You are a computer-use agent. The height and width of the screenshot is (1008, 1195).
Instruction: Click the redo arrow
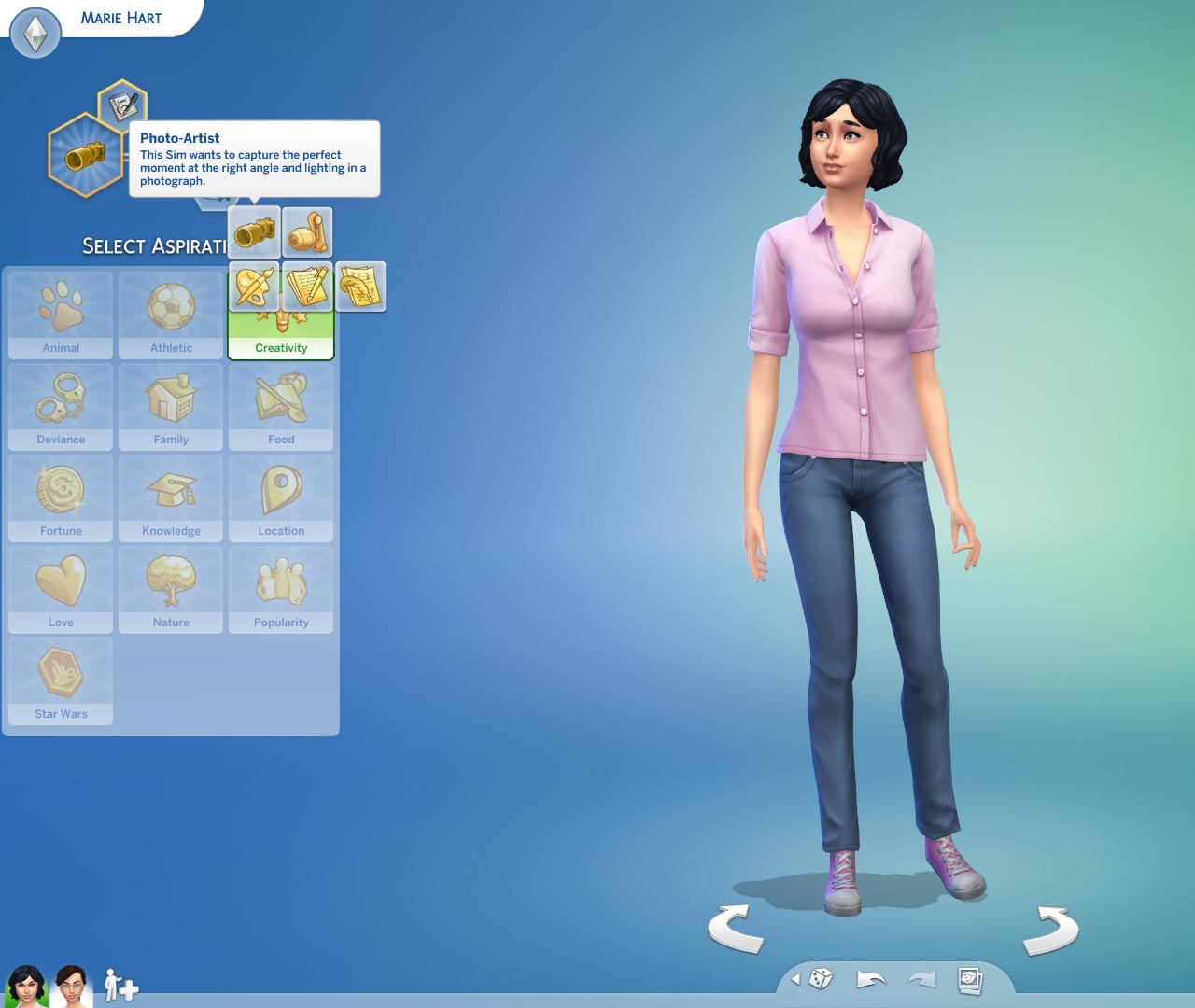click(920, 980)
